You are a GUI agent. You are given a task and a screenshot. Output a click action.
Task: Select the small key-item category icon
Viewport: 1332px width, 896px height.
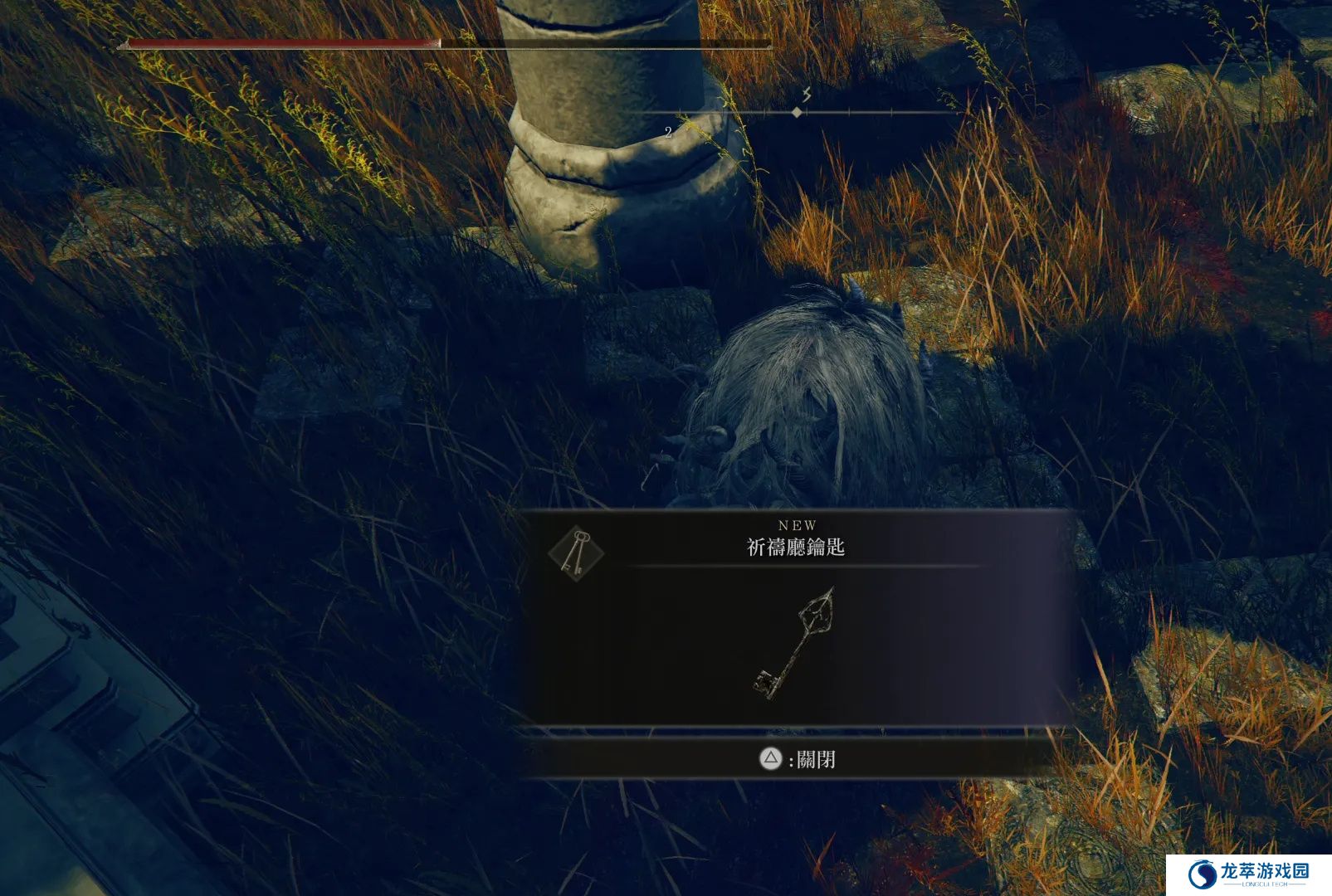[575, 553]
